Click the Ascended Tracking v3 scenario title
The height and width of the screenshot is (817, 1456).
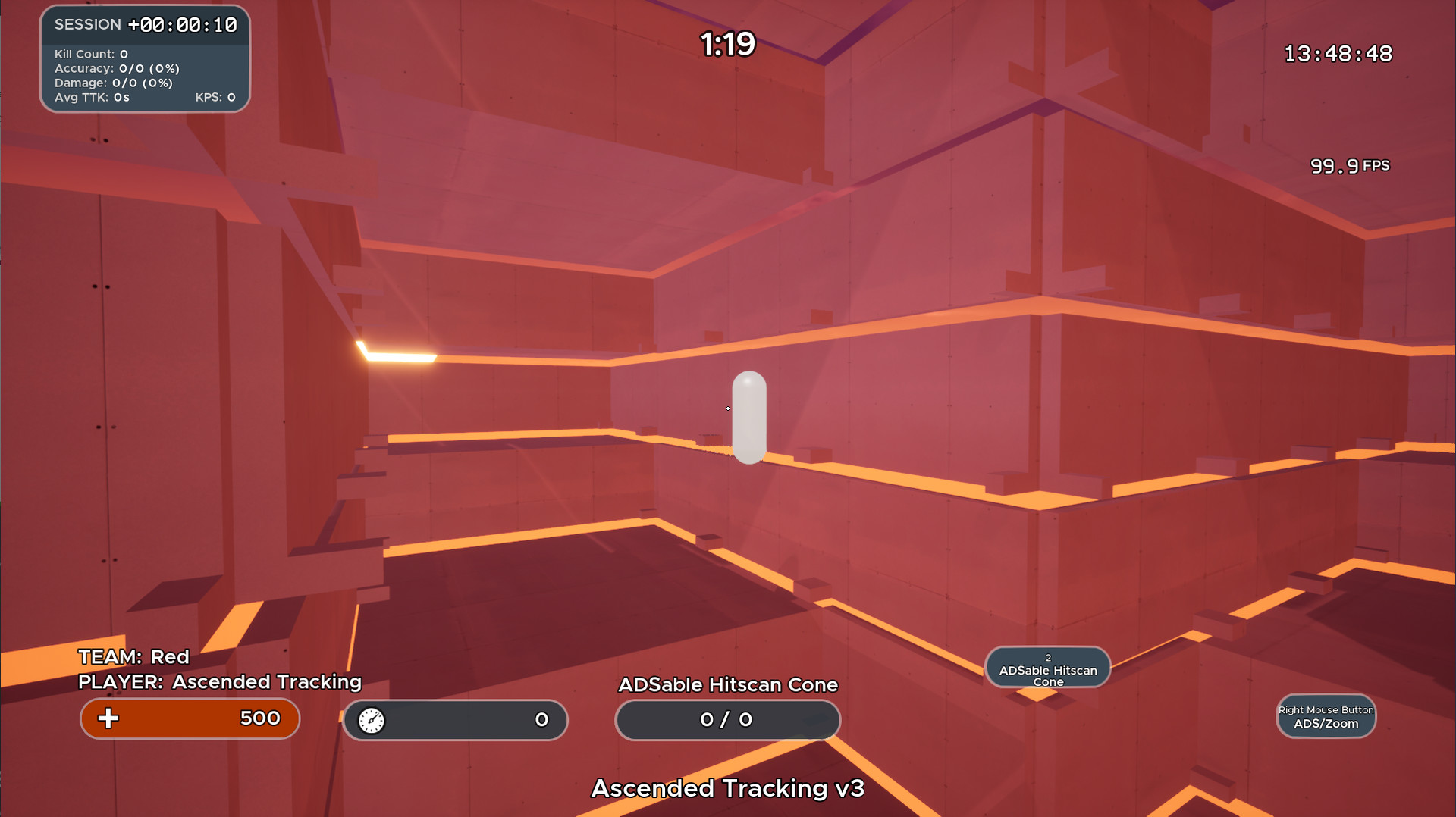coord(727,788)
